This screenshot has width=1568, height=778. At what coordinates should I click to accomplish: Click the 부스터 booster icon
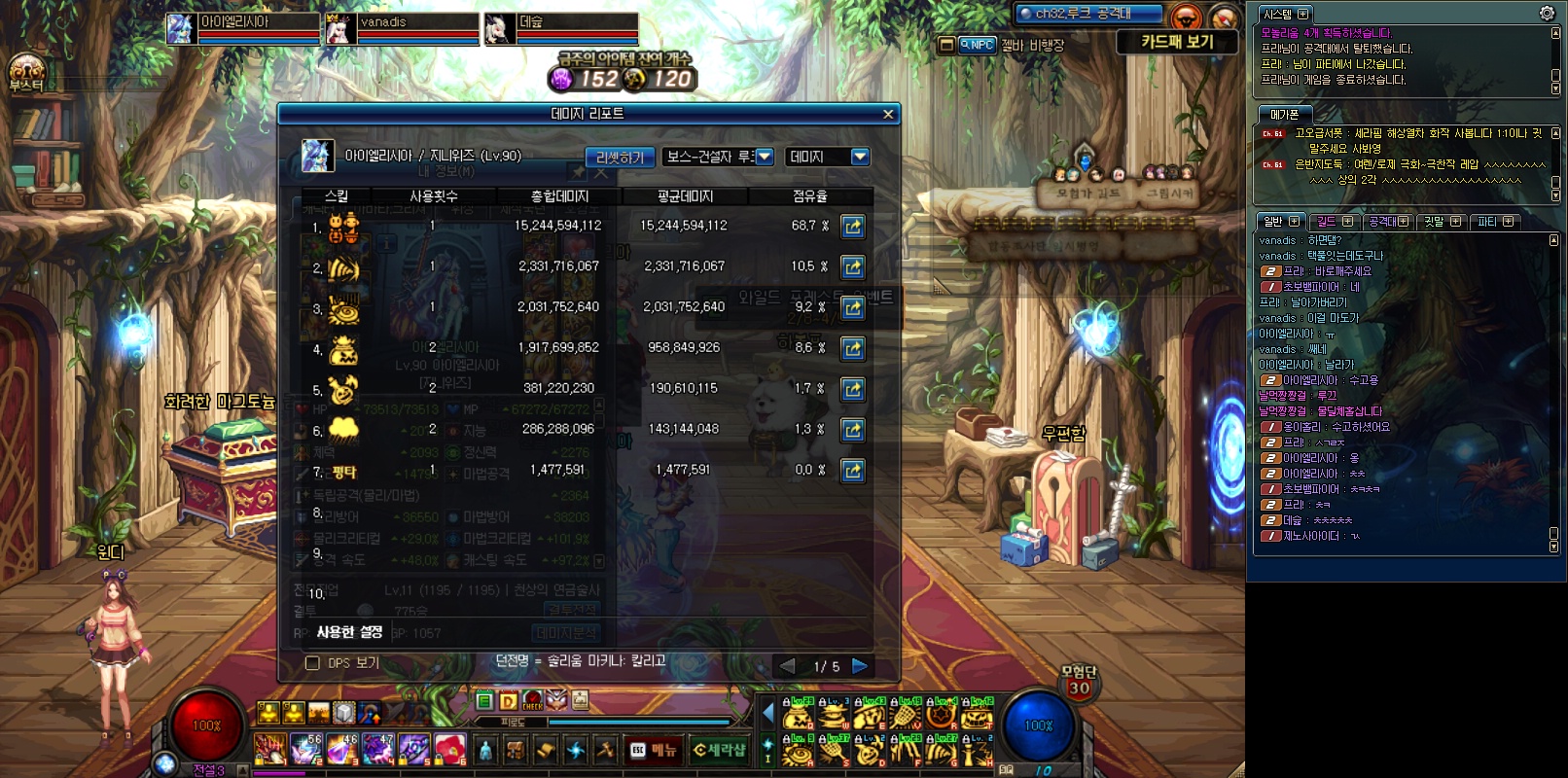[26, 74]
